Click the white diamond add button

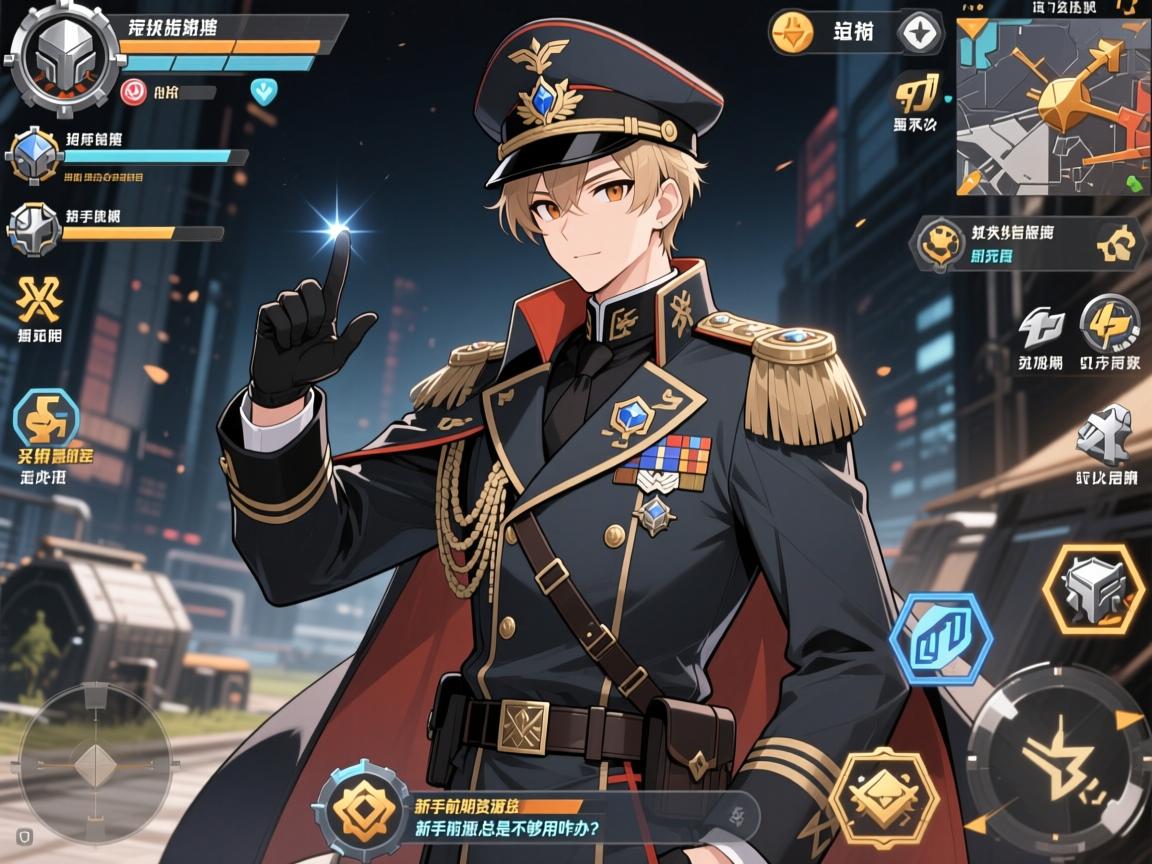click(920, 32)
